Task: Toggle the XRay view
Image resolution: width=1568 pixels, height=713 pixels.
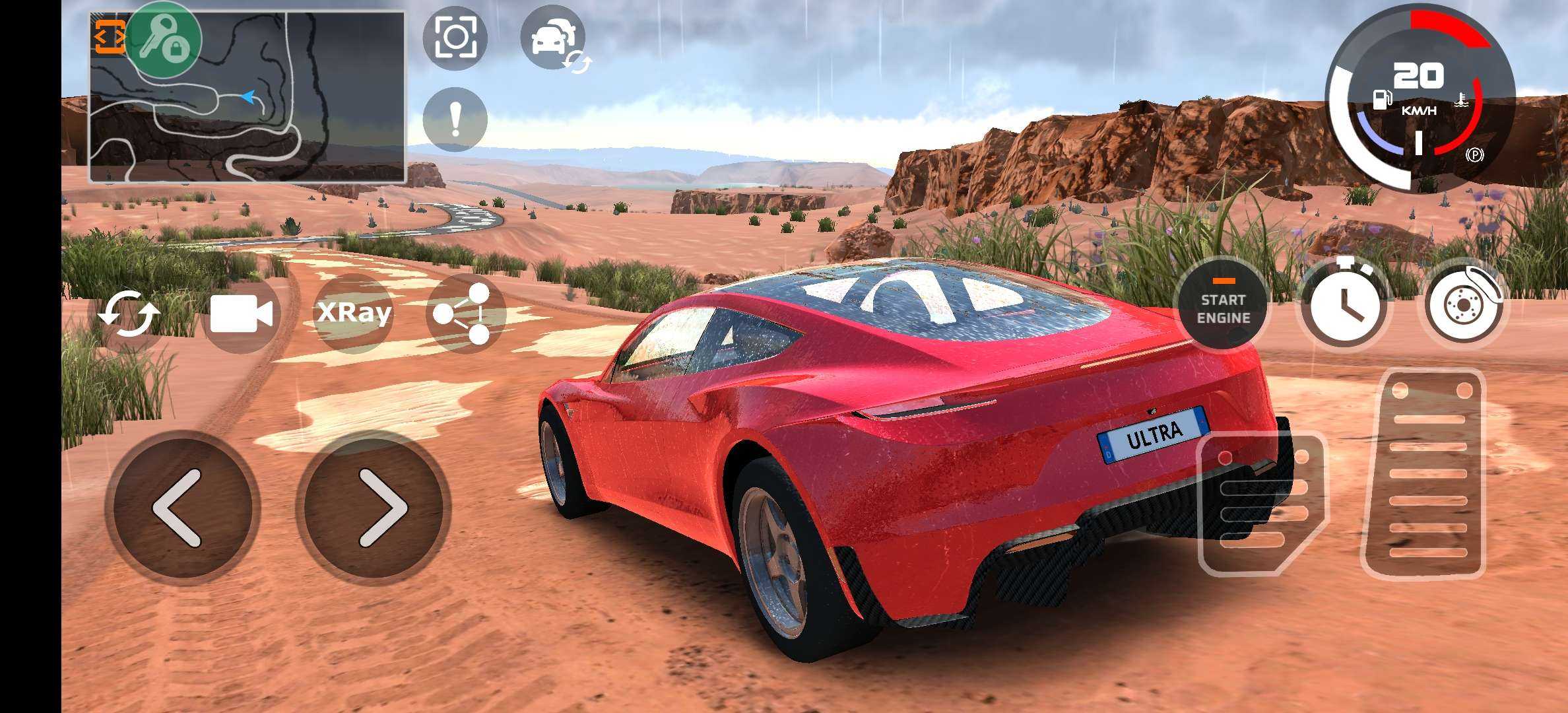Action: click(354, 312)
